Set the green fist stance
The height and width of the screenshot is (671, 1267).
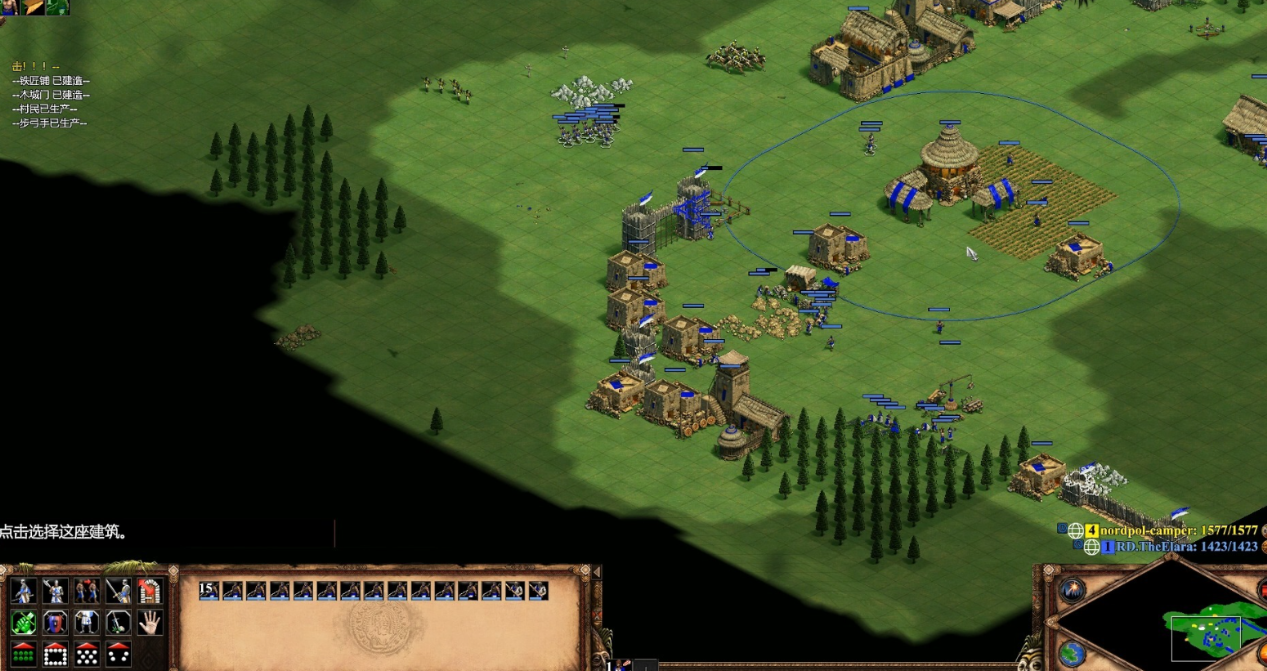pos(23,623)
